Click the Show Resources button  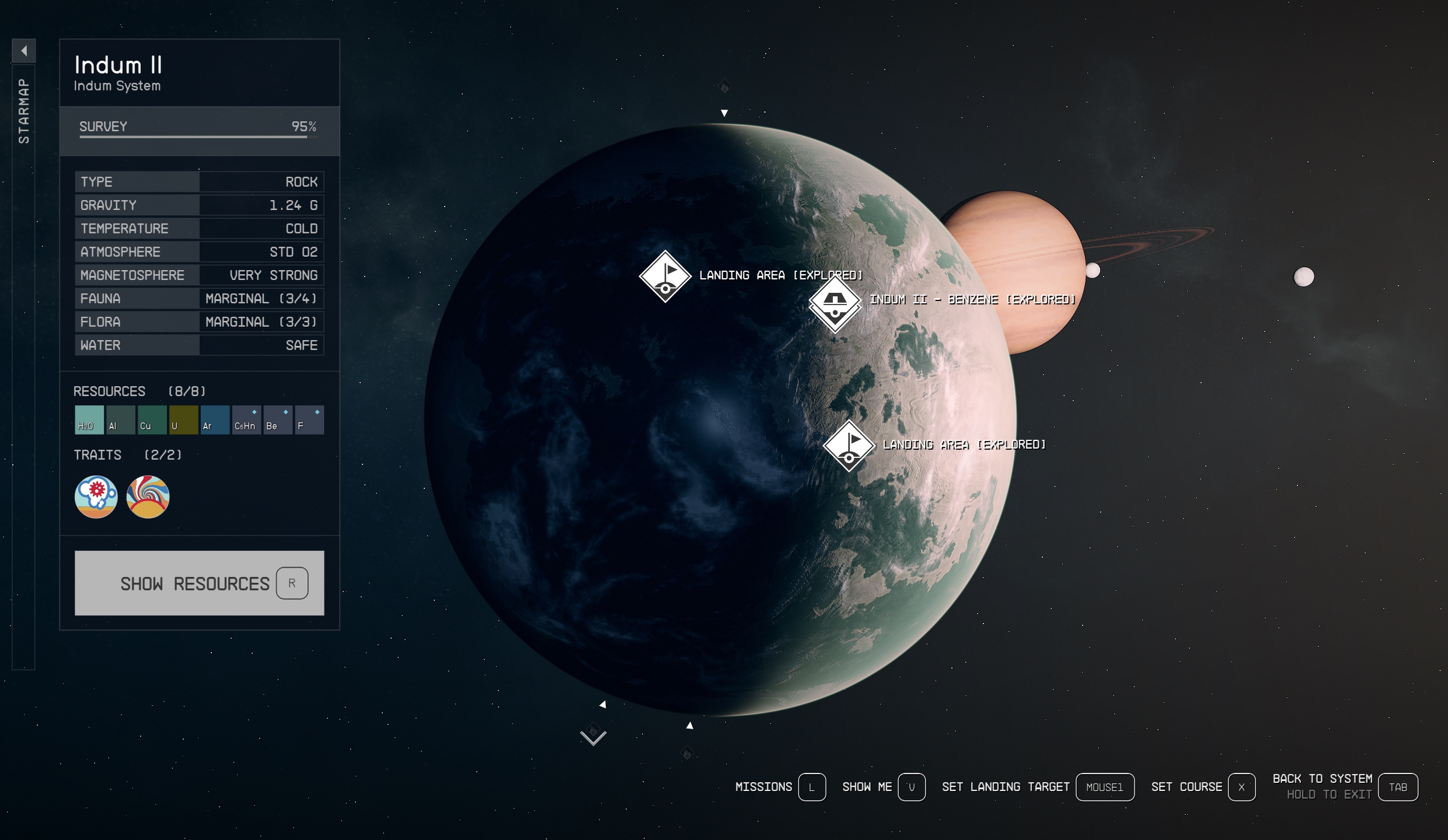pyautogui.click(x=199, y=583)
